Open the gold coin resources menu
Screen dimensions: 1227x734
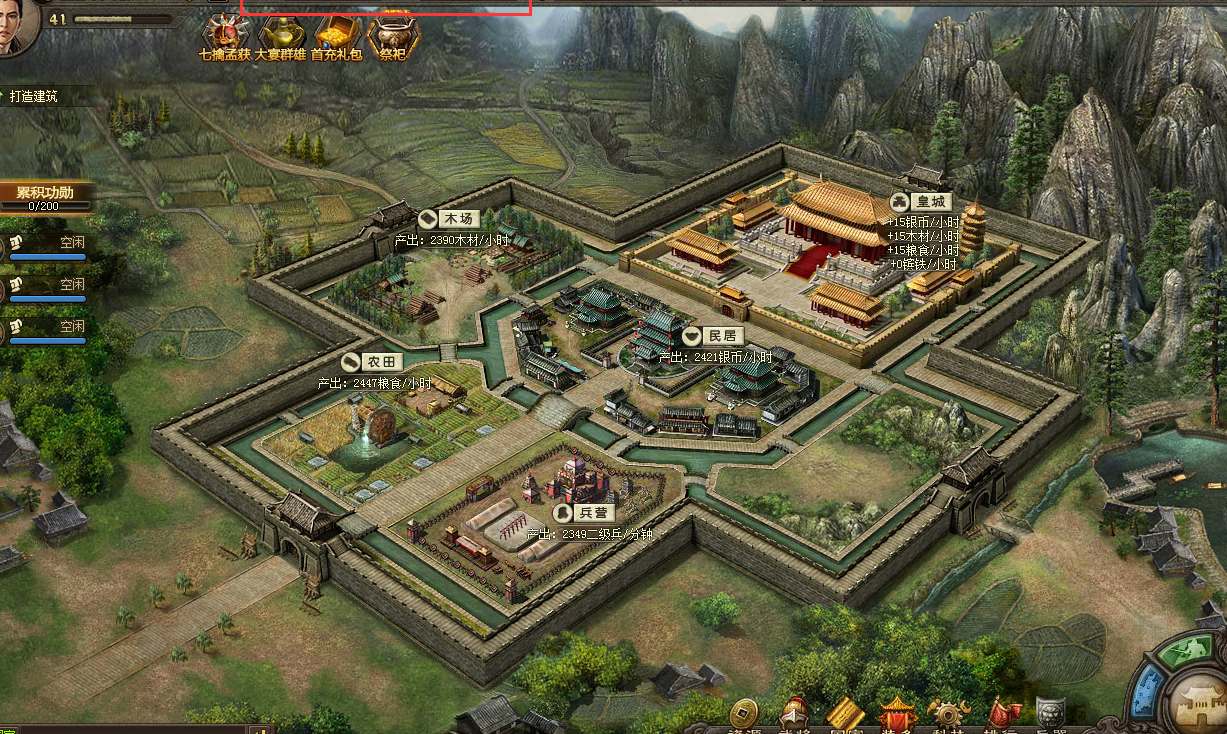pos(743,714)
